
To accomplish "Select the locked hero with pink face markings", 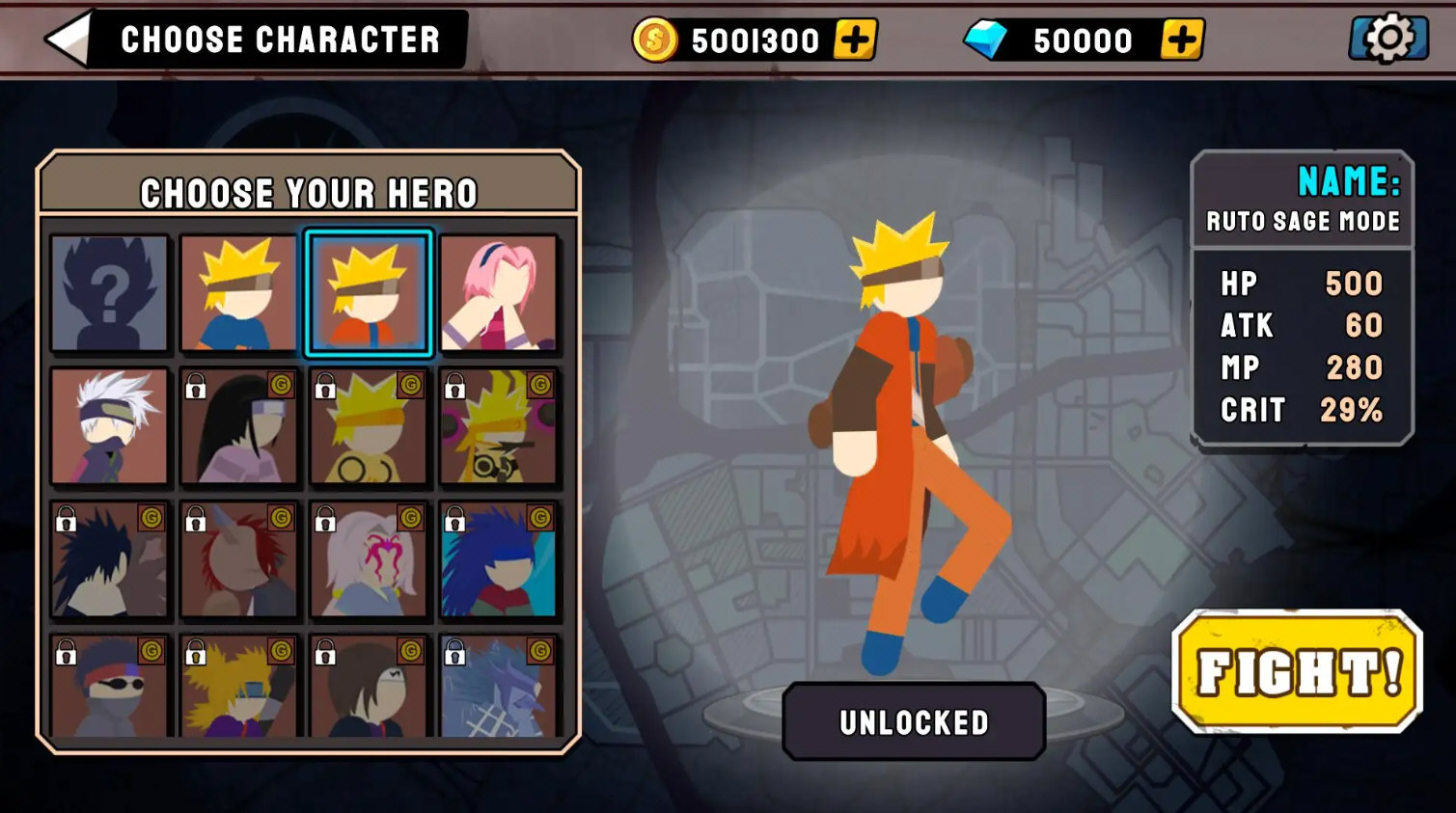I will click(369, 559).
